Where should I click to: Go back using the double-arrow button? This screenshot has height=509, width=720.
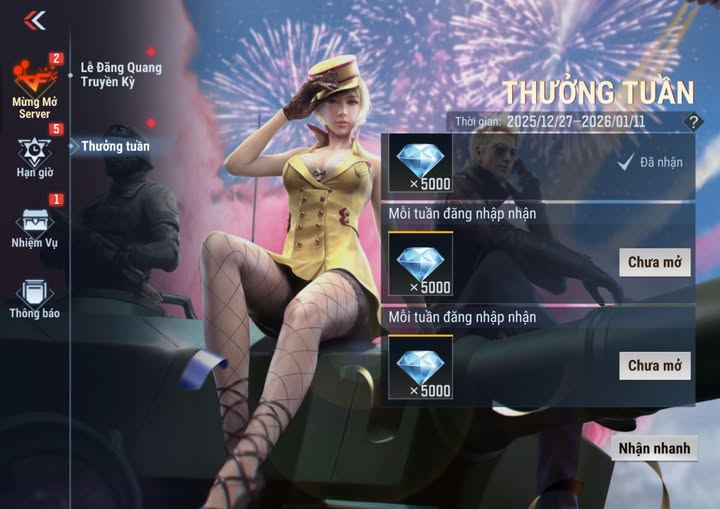point(35,20)
